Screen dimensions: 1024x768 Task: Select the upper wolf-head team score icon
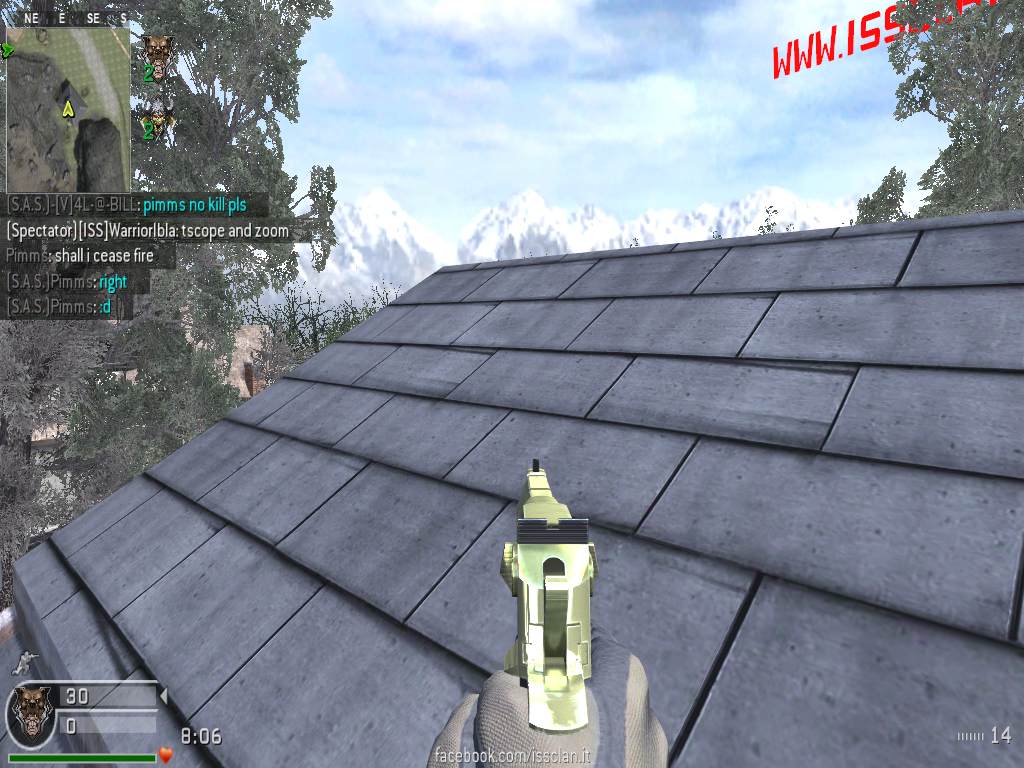click(x=155, y=52)
